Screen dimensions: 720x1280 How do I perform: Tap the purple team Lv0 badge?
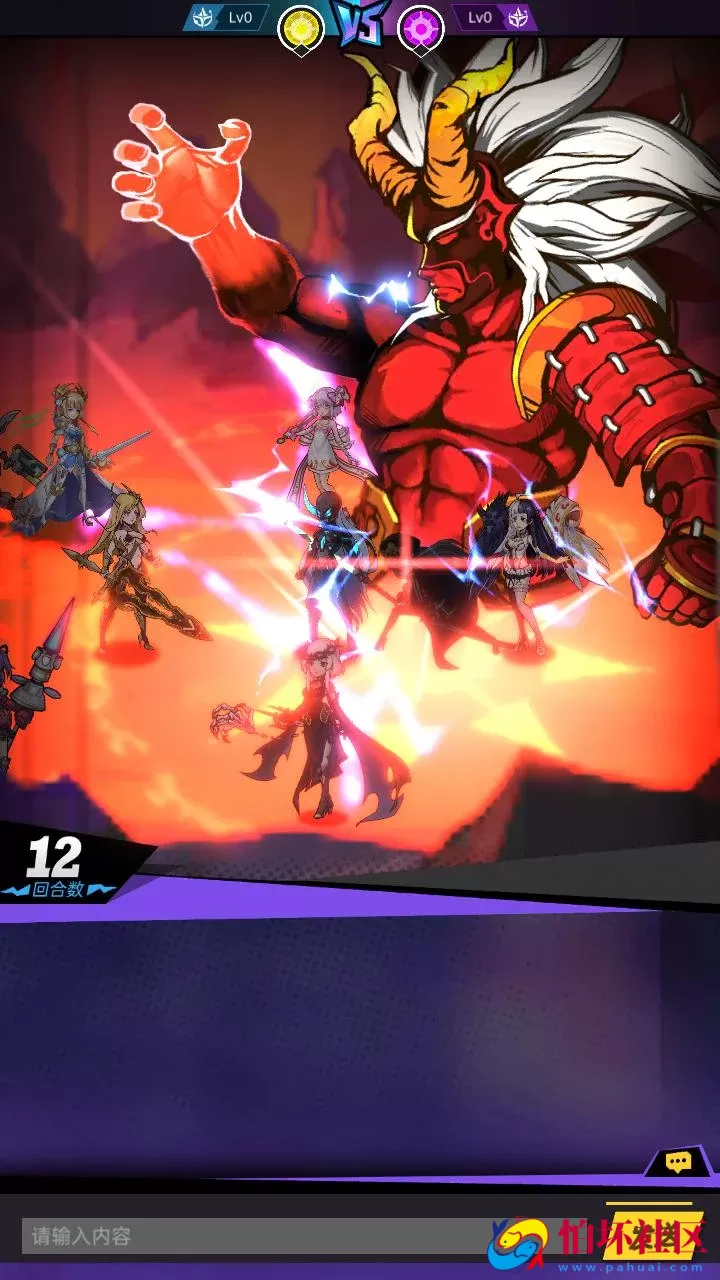pyautogui.click(x=494, y=18)
